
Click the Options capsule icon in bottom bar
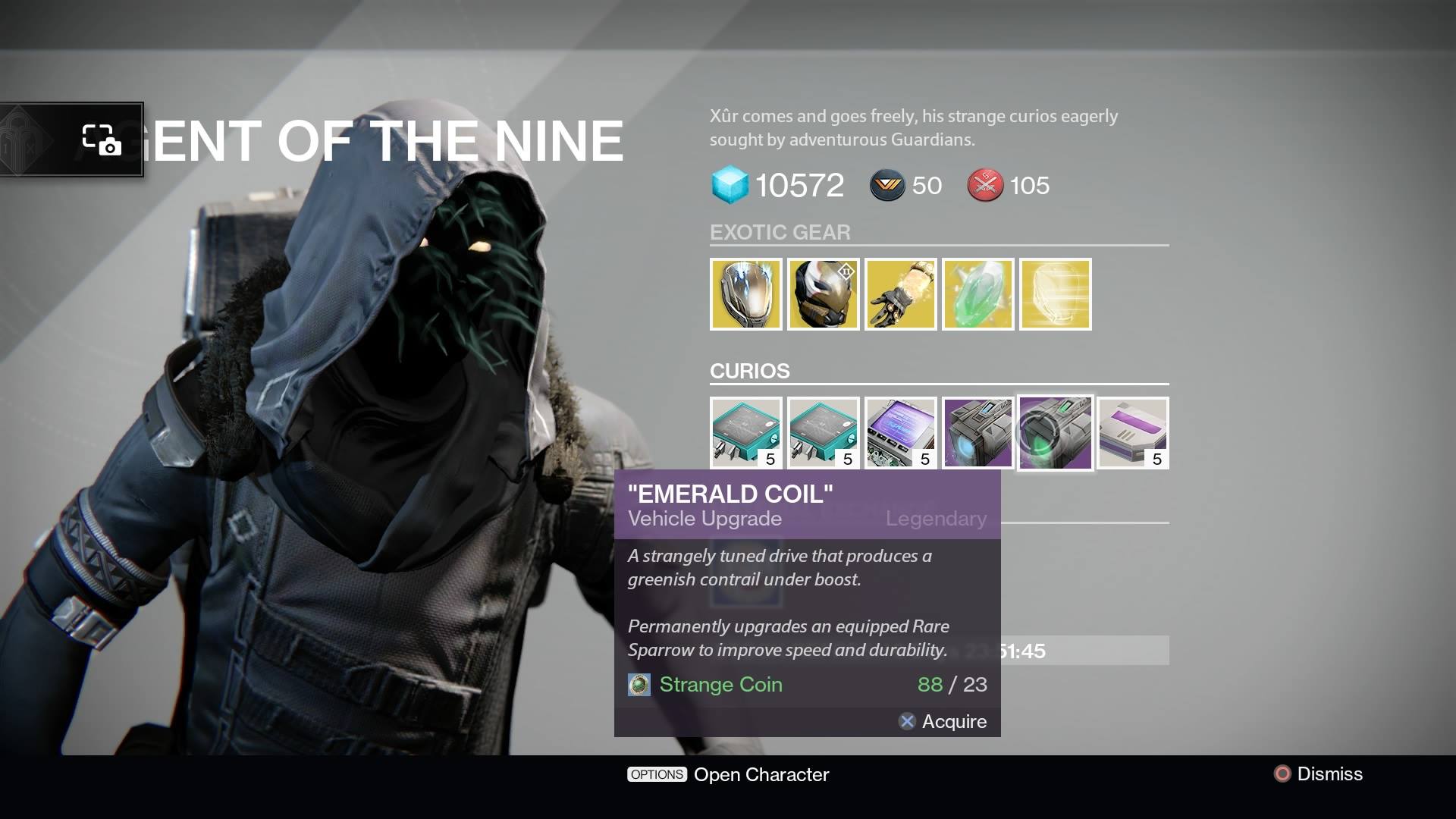point(657,774)
